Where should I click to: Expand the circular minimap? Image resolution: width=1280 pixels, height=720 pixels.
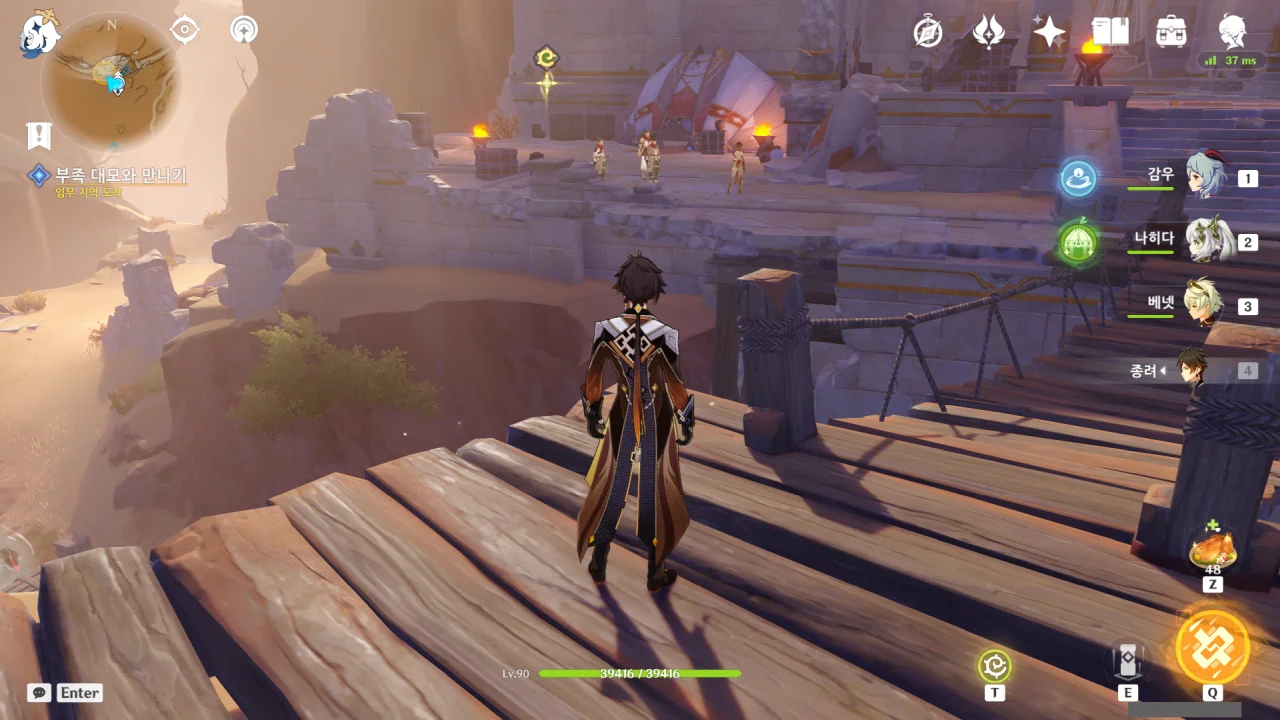(x=110, y=82)
